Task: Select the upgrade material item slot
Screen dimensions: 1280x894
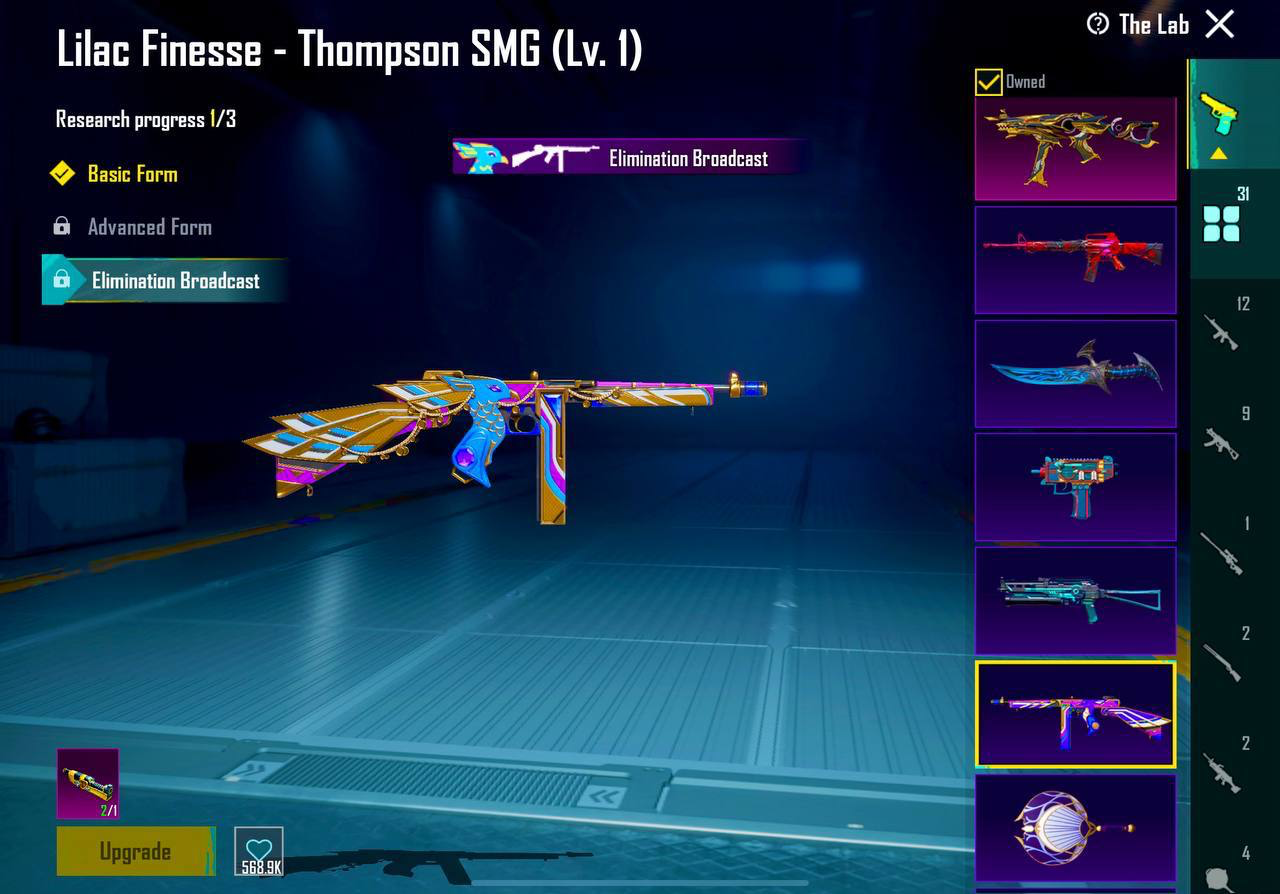Action: 88,783
